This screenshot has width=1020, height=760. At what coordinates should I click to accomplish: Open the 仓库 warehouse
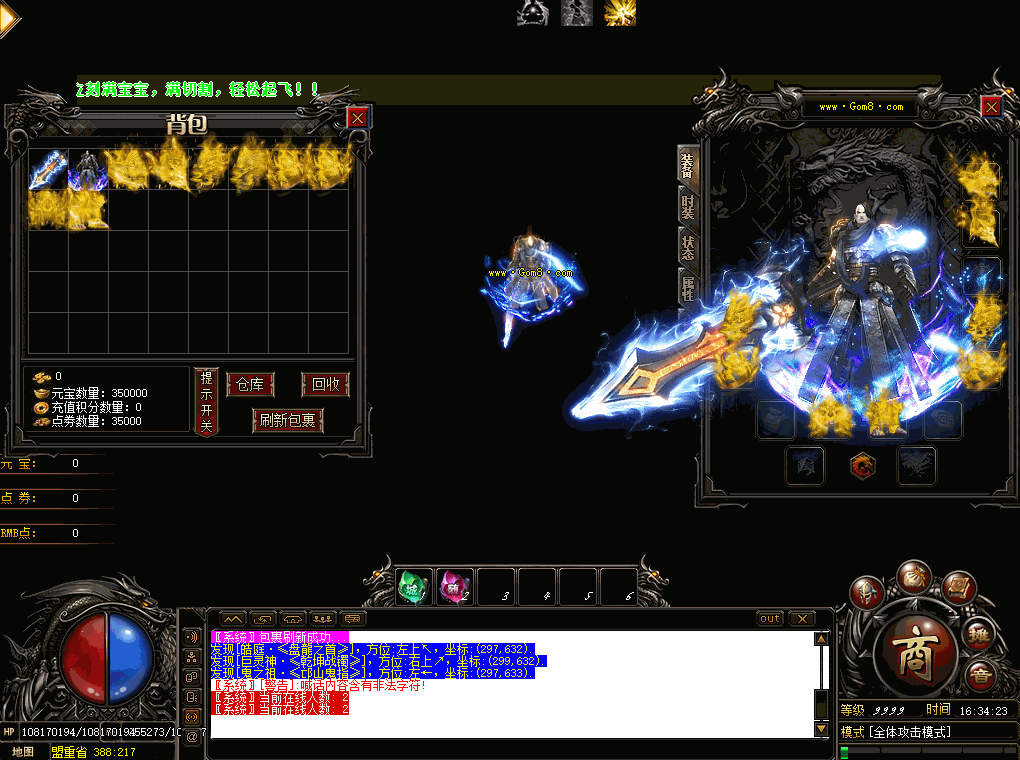(250, 385)
